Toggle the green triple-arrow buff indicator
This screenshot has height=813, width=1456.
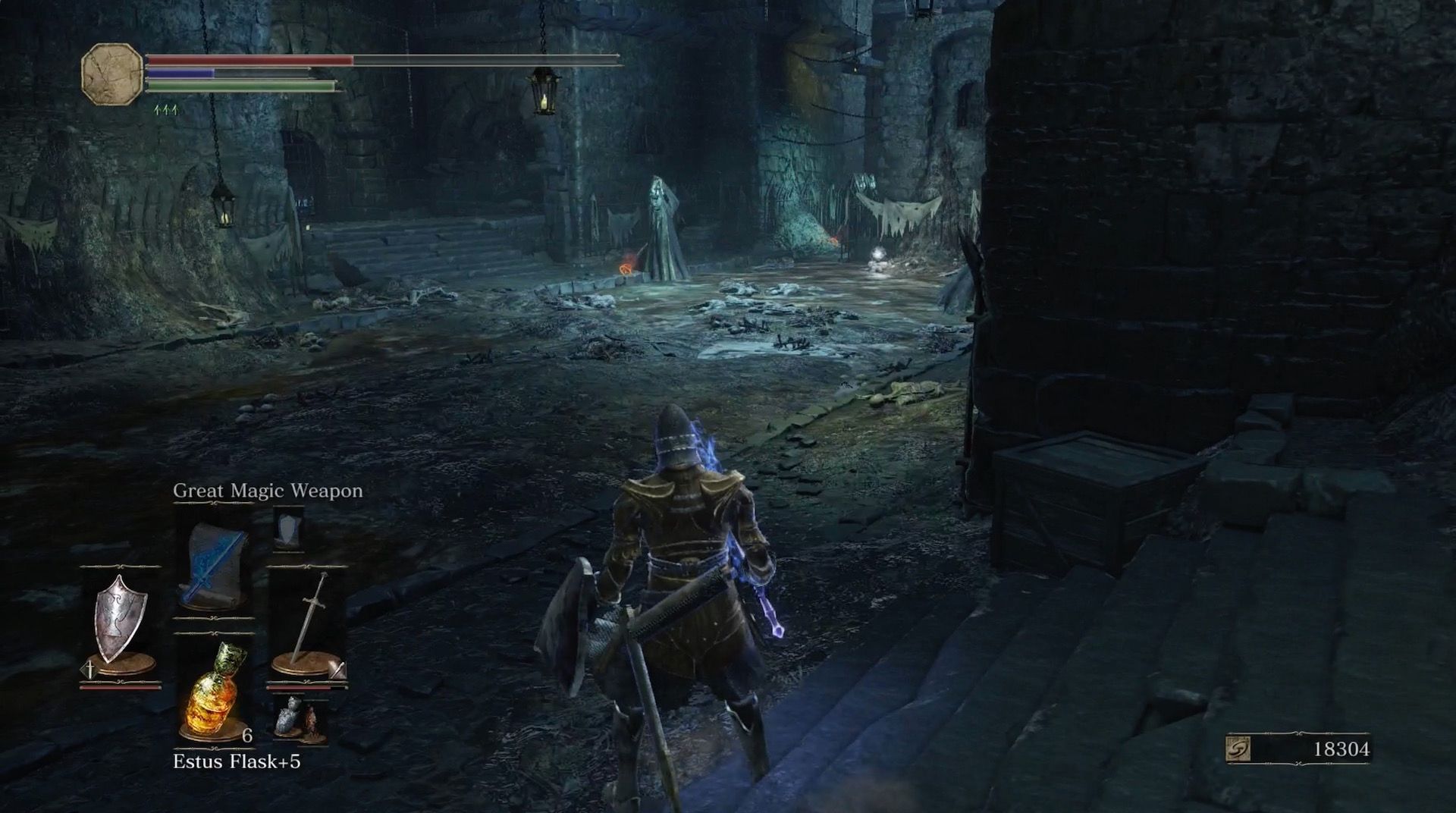(165, 108)
